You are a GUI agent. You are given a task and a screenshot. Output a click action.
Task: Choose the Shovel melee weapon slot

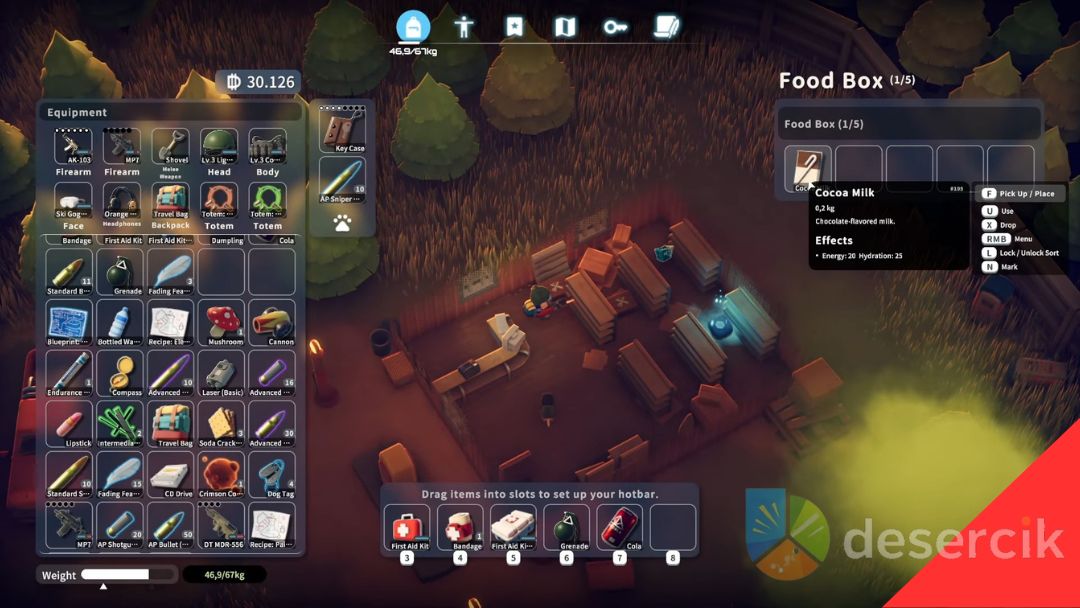click(170, 148)
